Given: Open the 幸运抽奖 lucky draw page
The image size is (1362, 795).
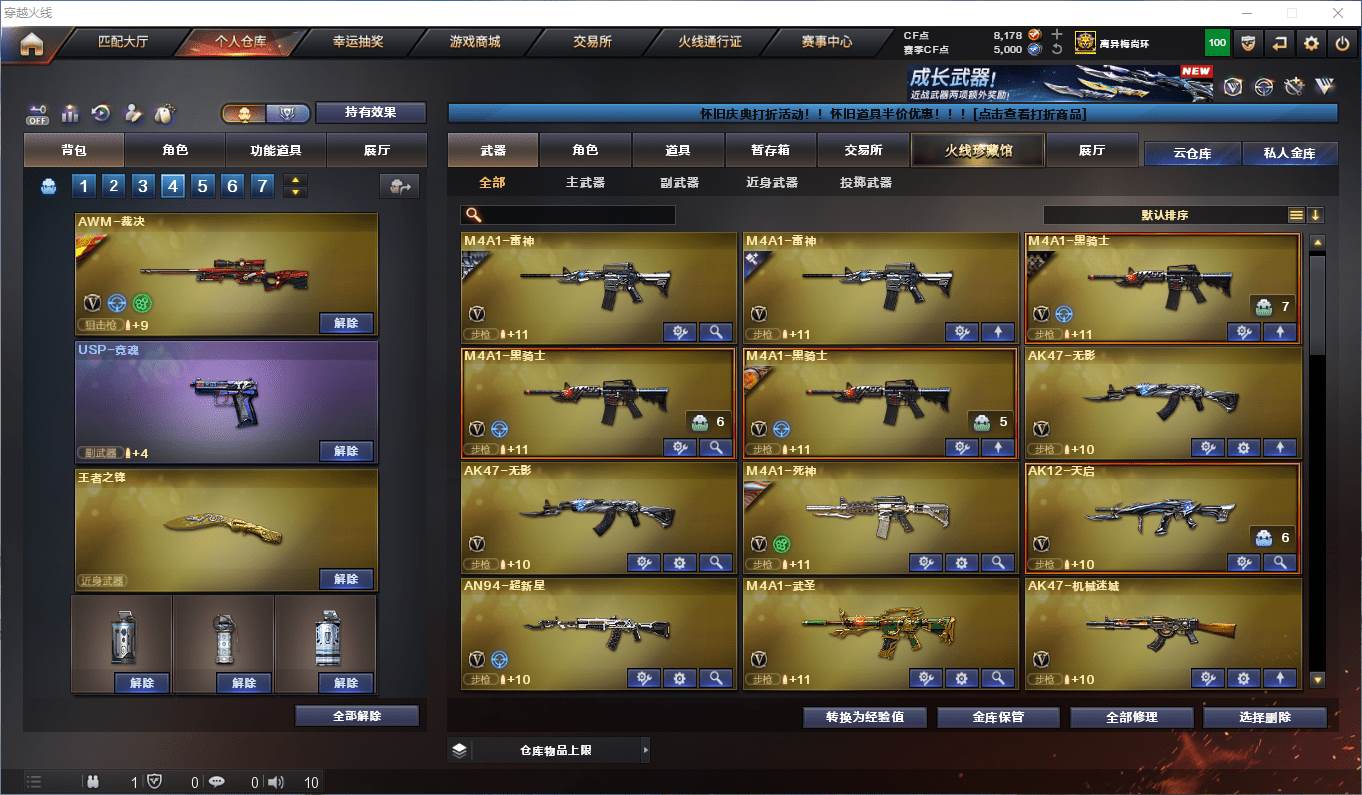Looking at the screenshot, I should pyautogui.click(x=358, y=42).
